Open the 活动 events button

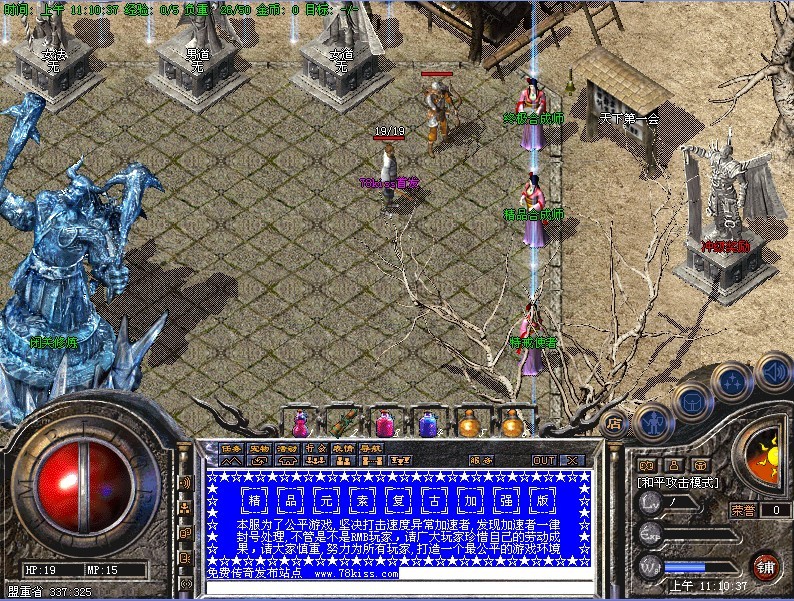(287, 448)
